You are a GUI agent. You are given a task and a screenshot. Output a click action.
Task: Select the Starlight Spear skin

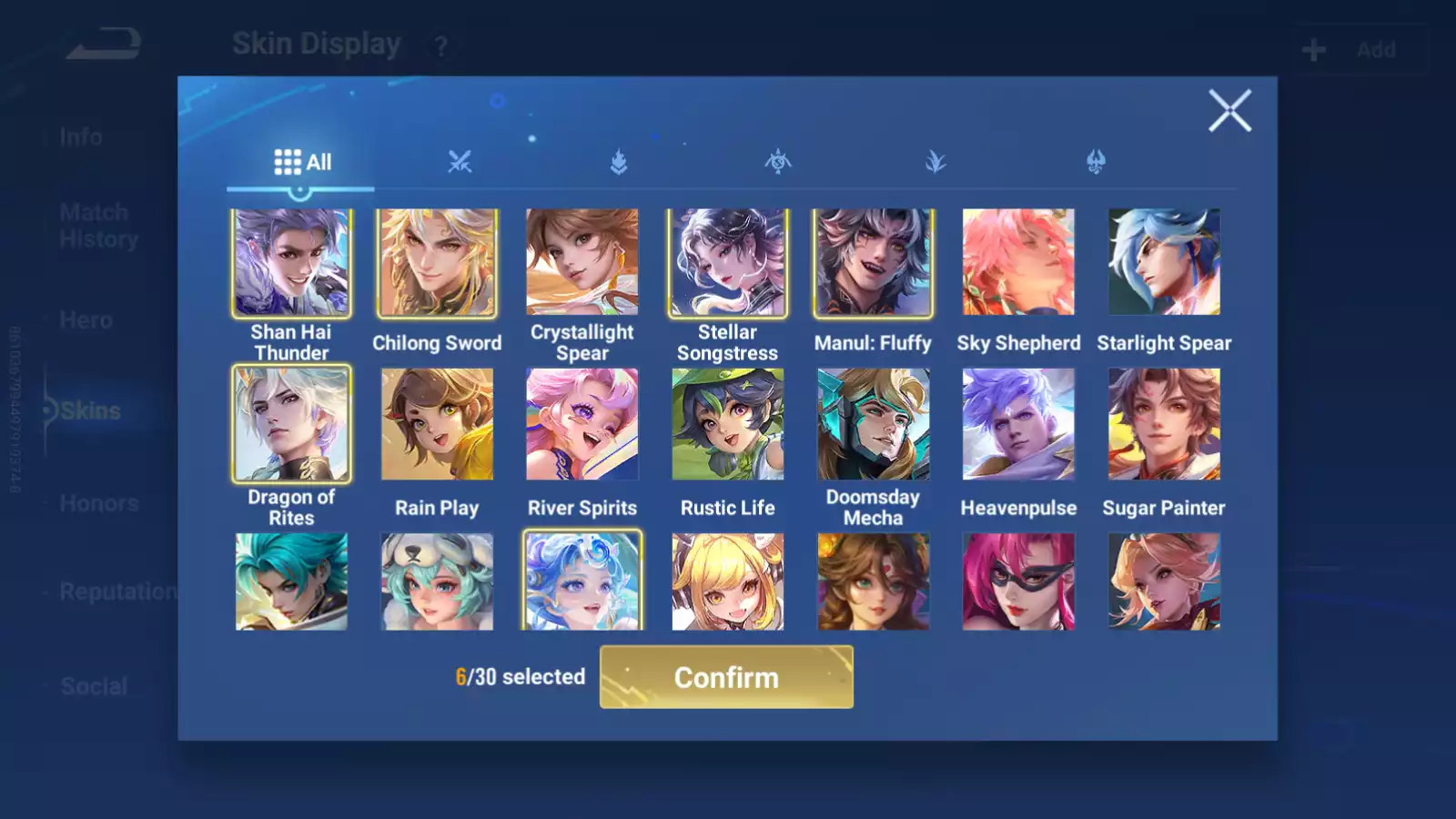(1164, 263)
